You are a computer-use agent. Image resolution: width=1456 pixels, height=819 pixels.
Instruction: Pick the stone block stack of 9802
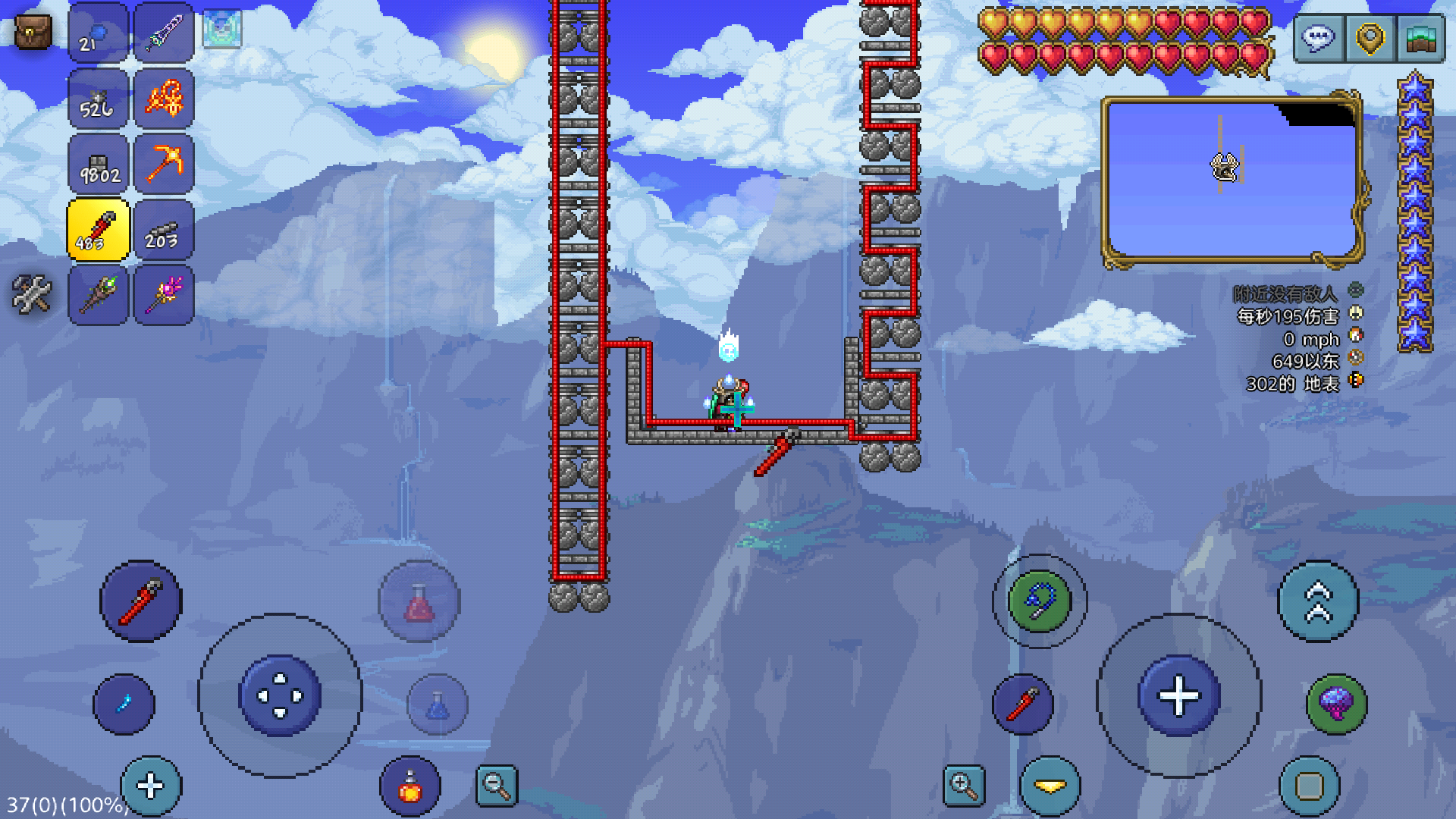coord(98,164)
